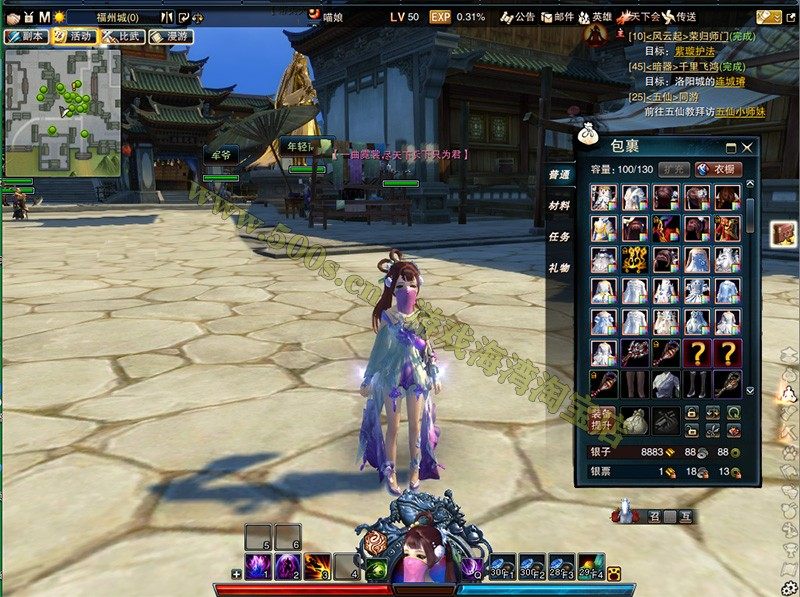Open the 衣橱 wardrobe from the bag
Screen dimensions: 800x597
click(716, 169)
